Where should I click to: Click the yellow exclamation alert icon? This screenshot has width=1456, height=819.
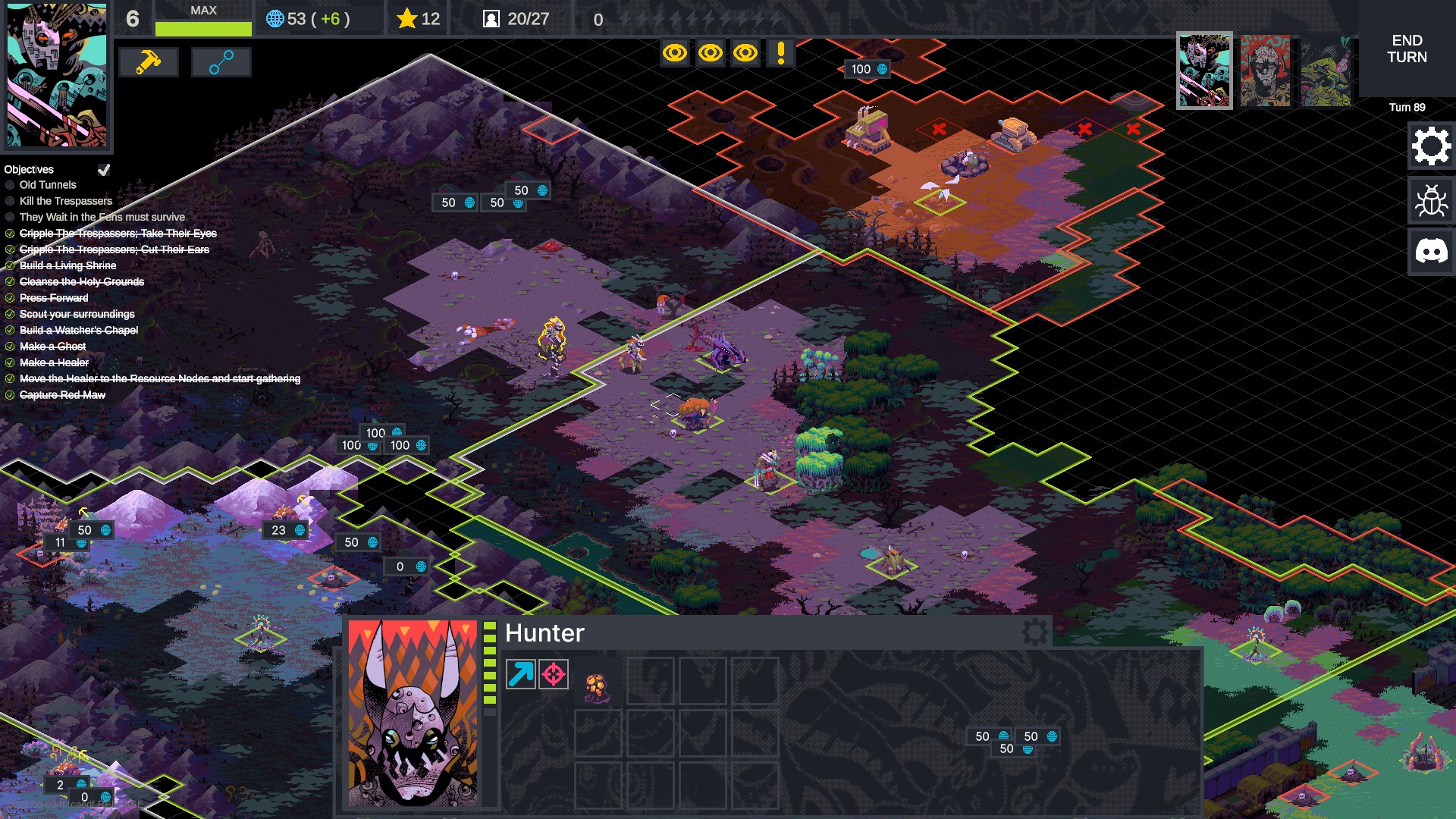[x=780, y=53]
